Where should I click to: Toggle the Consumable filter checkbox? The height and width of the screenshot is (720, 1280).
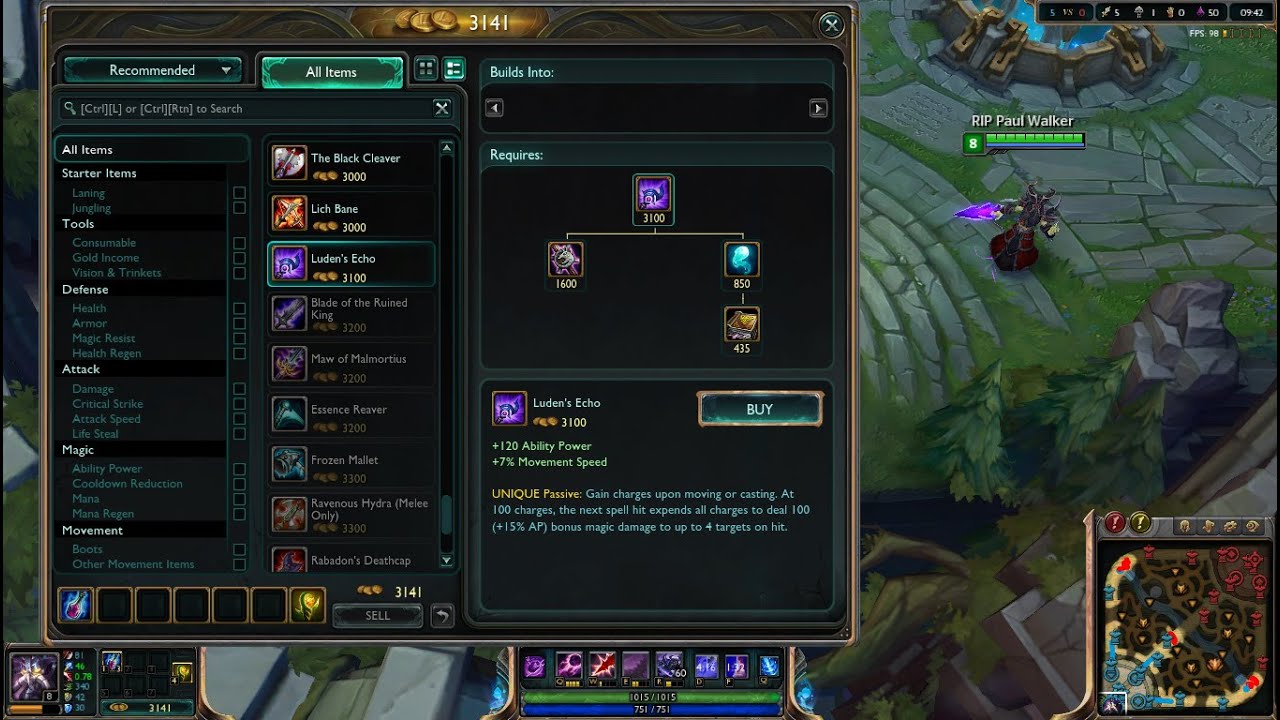239,242
